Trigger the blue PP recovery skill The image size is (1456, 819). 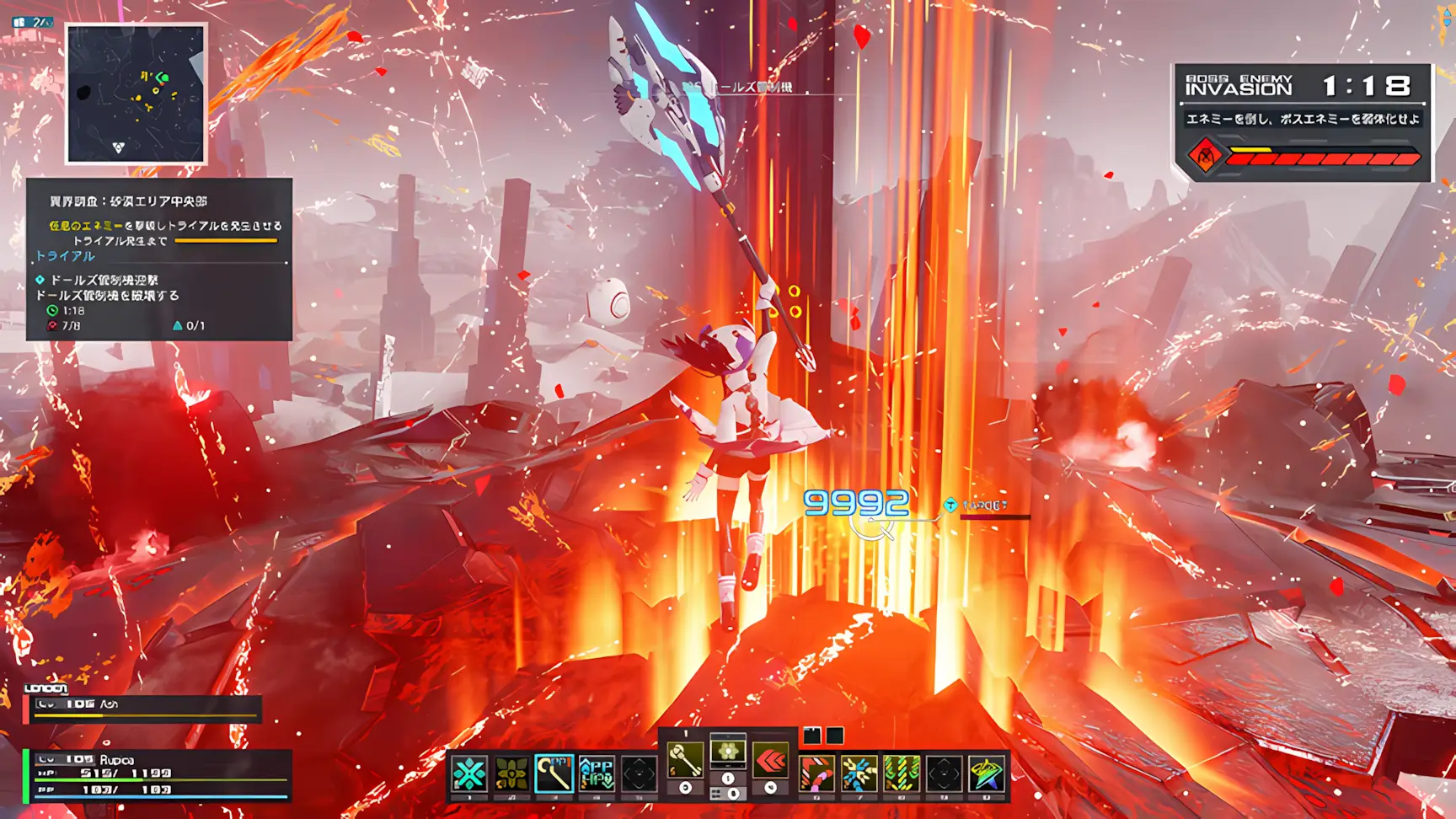coord(597,773)
